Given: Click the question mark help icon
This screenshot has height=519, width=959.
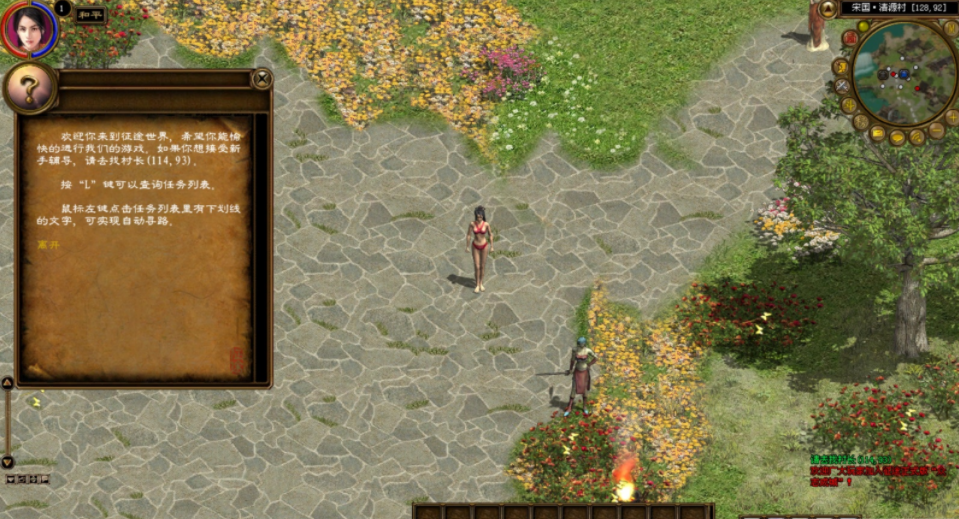Looking at the screenshot, I should click(29, 90).
